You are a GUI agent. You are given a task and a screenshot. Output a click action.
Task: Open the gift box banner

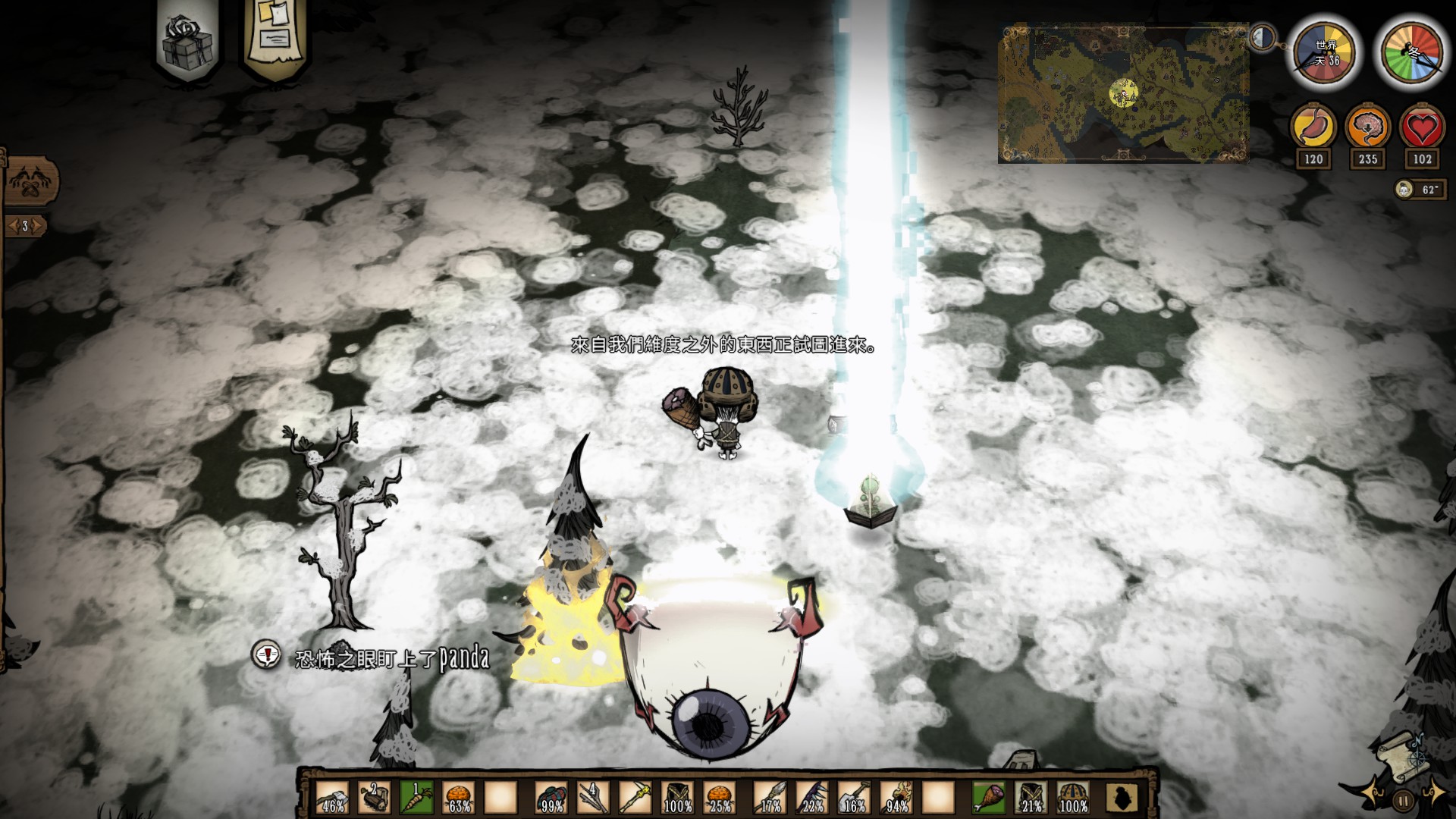point(187,39)
